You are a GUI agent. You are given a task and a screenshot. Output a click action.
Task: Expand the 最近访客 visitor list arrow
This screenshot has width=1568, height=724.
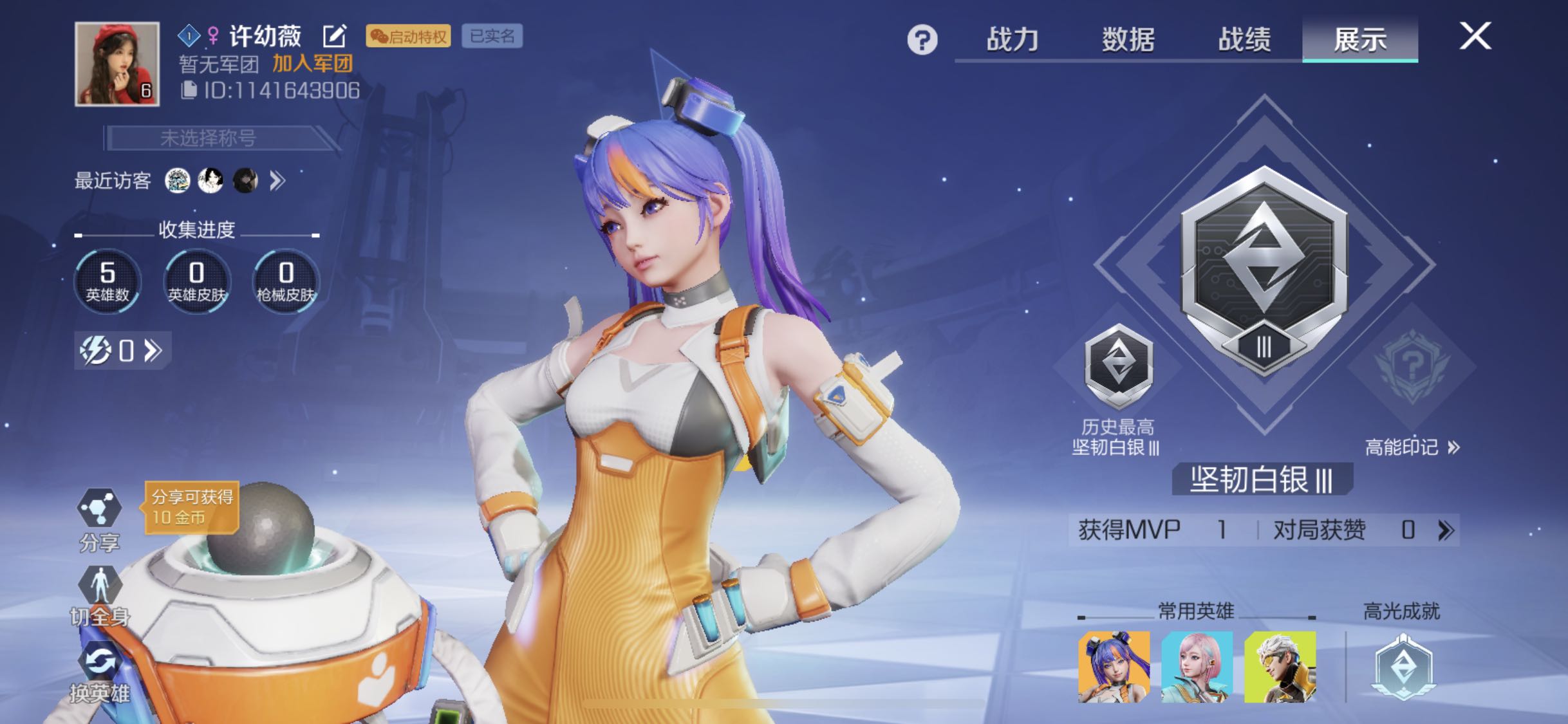pyautogui.click(x=277, y=181)
